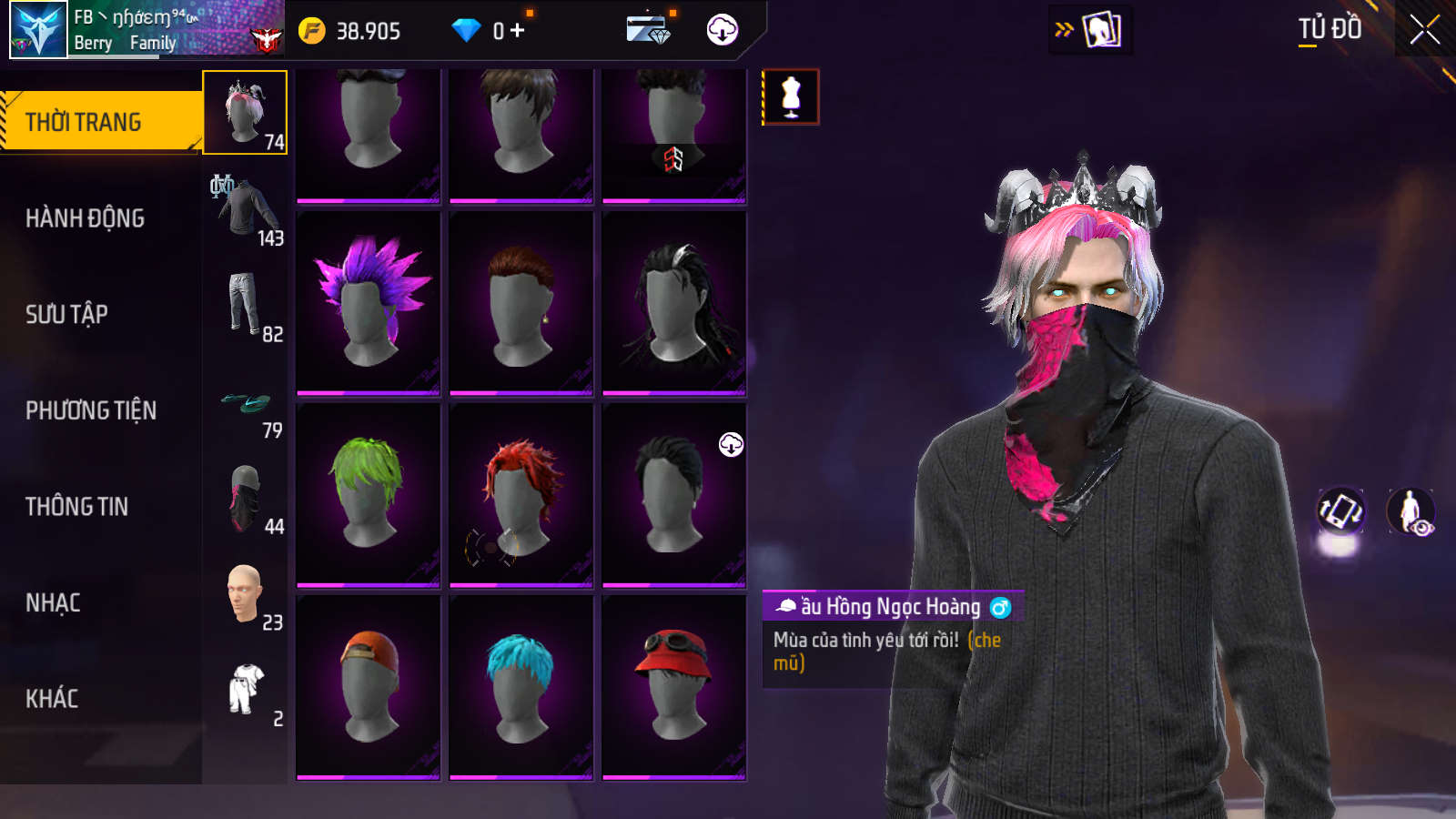The width and height of the screenshot is (1456, 819).
Task: Show the tops category with 143 items
Action: click(x=246, y=209)
